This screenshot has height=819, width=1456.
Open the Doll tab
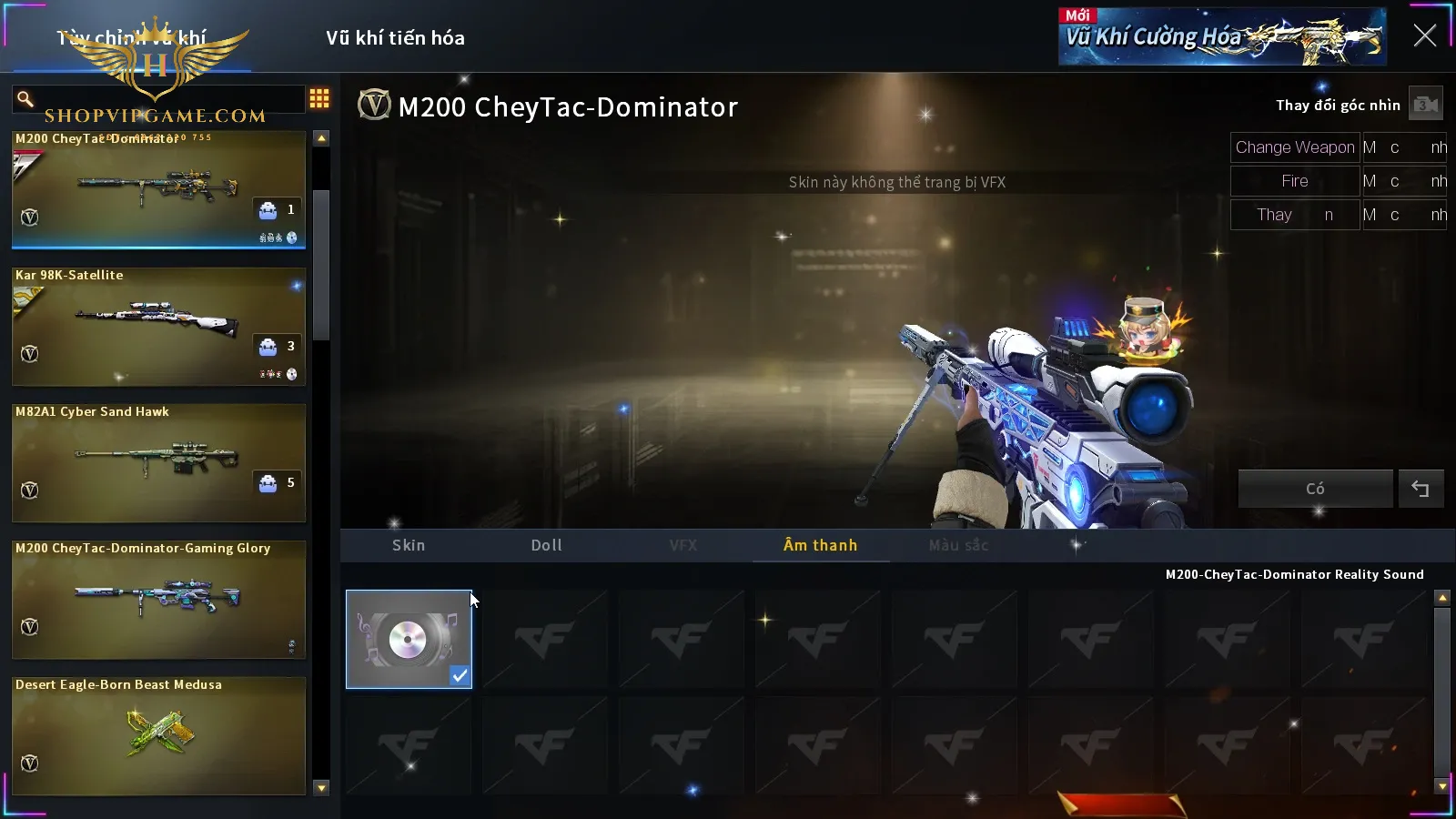coord(546,545)
